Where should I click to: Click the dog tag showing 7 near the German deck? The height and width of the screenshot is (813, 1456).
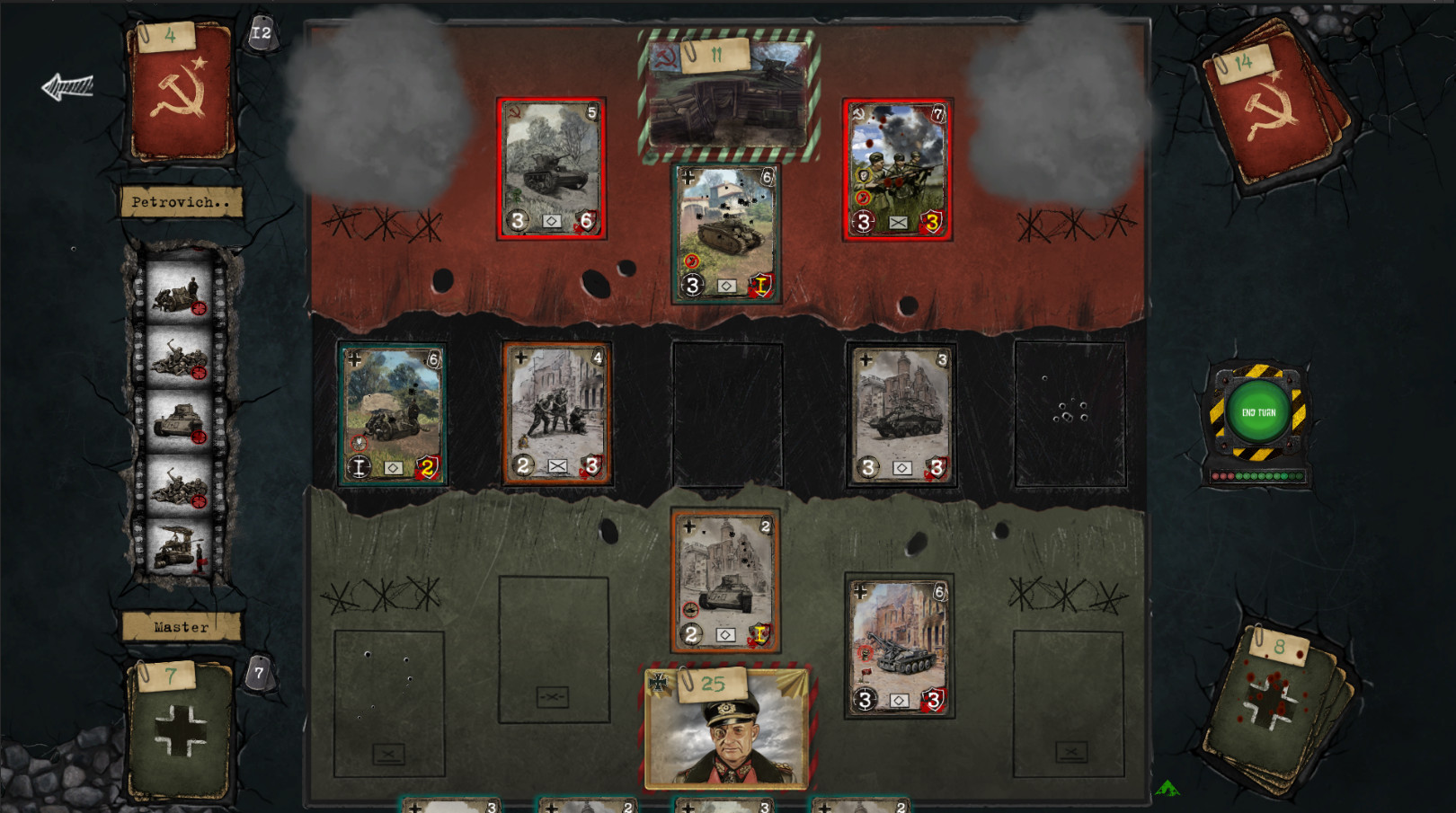click(x=259, y=671)
